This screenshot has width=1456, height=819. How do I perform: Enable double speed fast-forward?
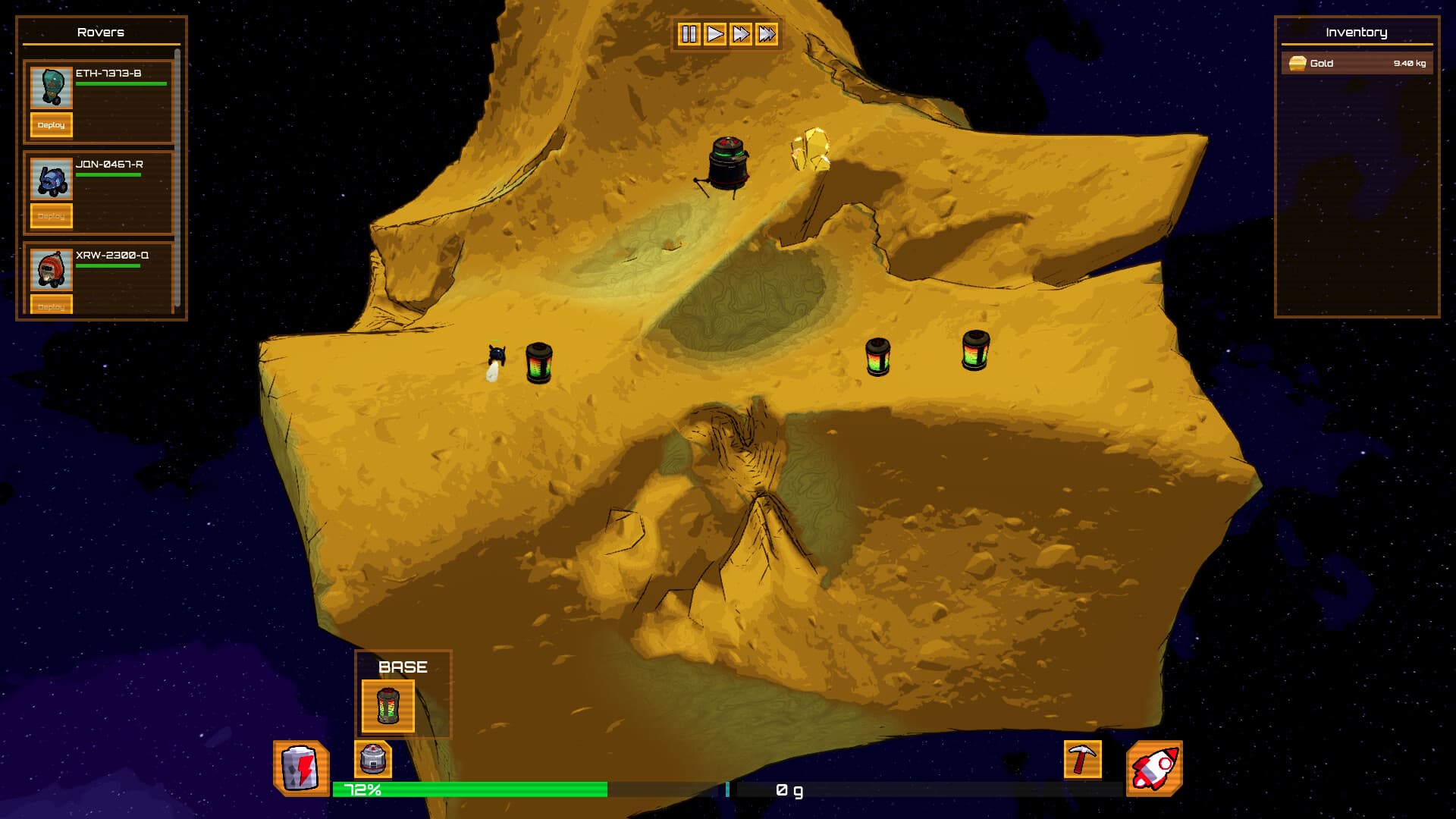tap(742, 33)
